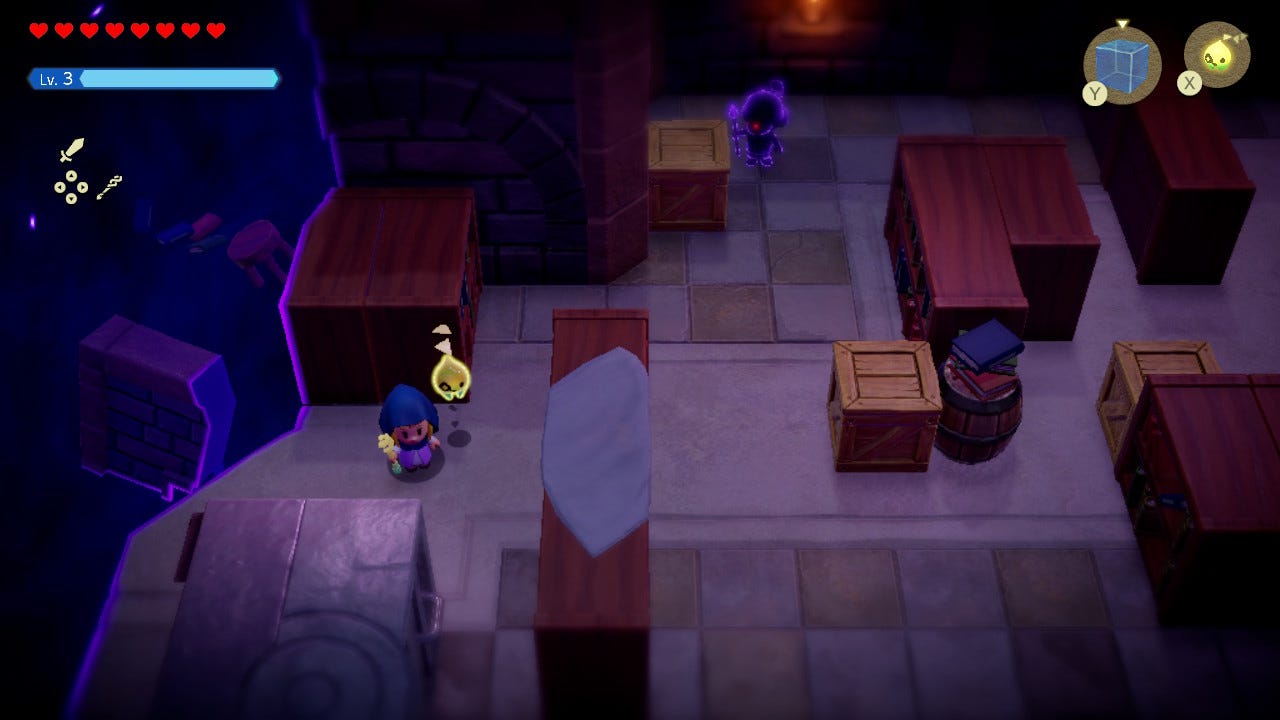Click the sword control icon on the left
The image size is (1280, 720).
72,149
